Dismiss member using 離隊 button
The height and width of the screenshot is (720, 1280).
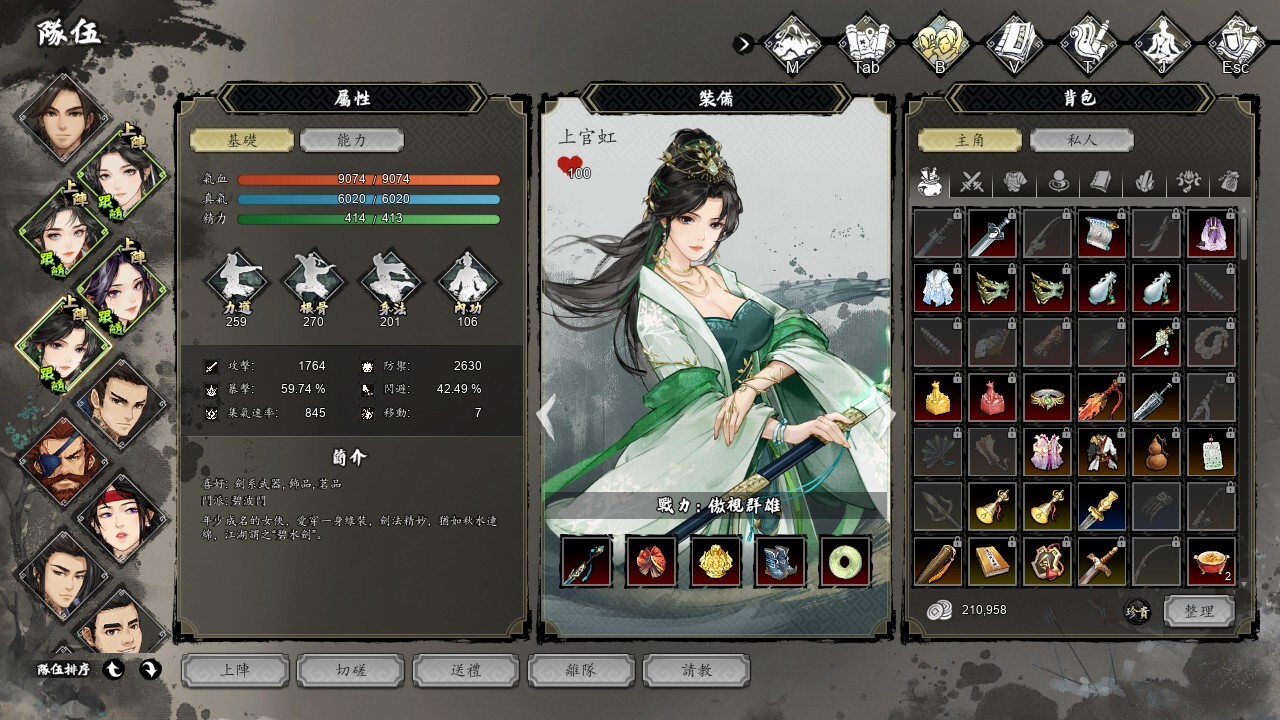[x=582, y=670]
